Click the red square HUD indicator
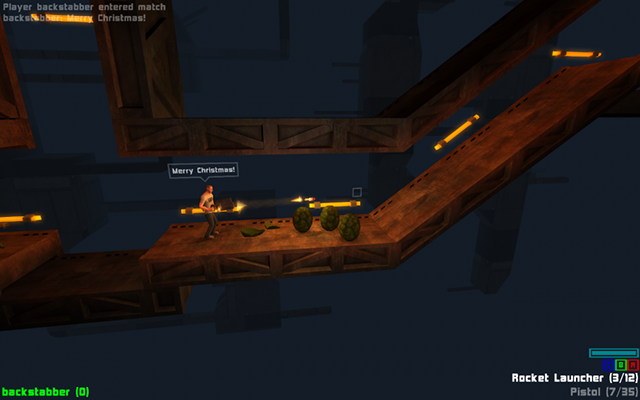Screen dimensions: 640x400 (x=633, y=365)
